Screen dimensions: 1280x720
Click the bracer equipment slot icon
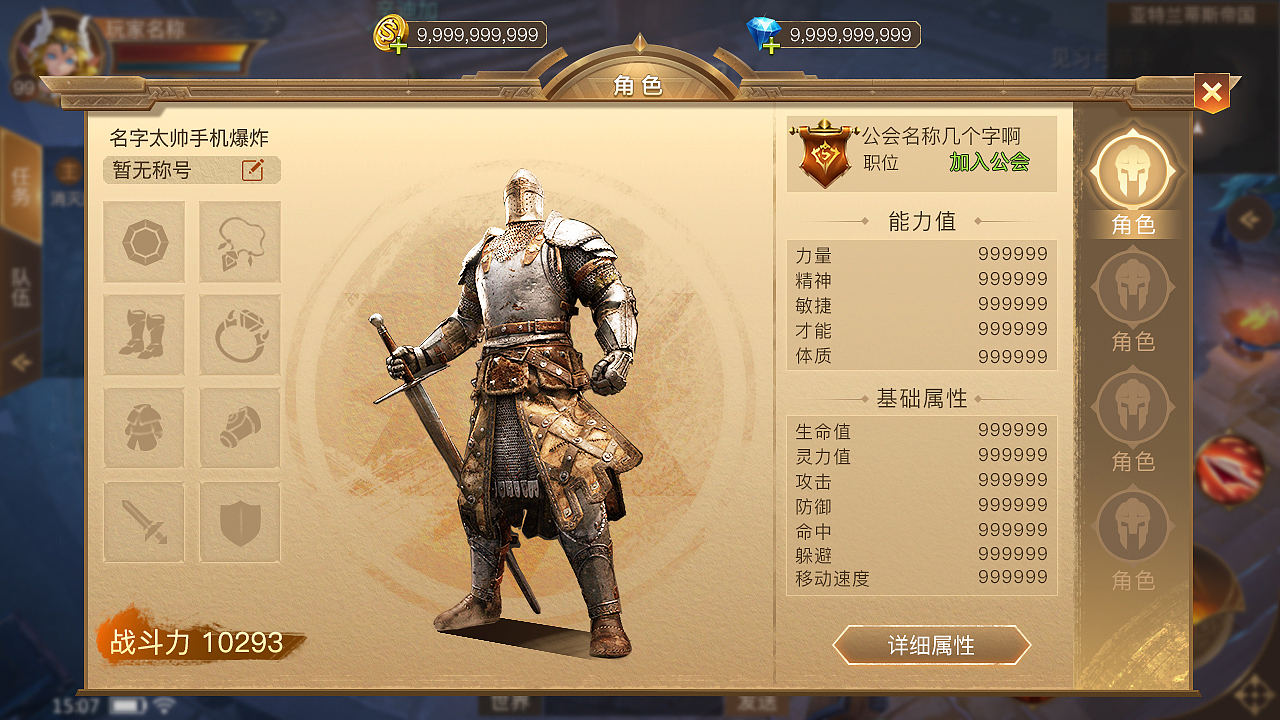point(239,428)
